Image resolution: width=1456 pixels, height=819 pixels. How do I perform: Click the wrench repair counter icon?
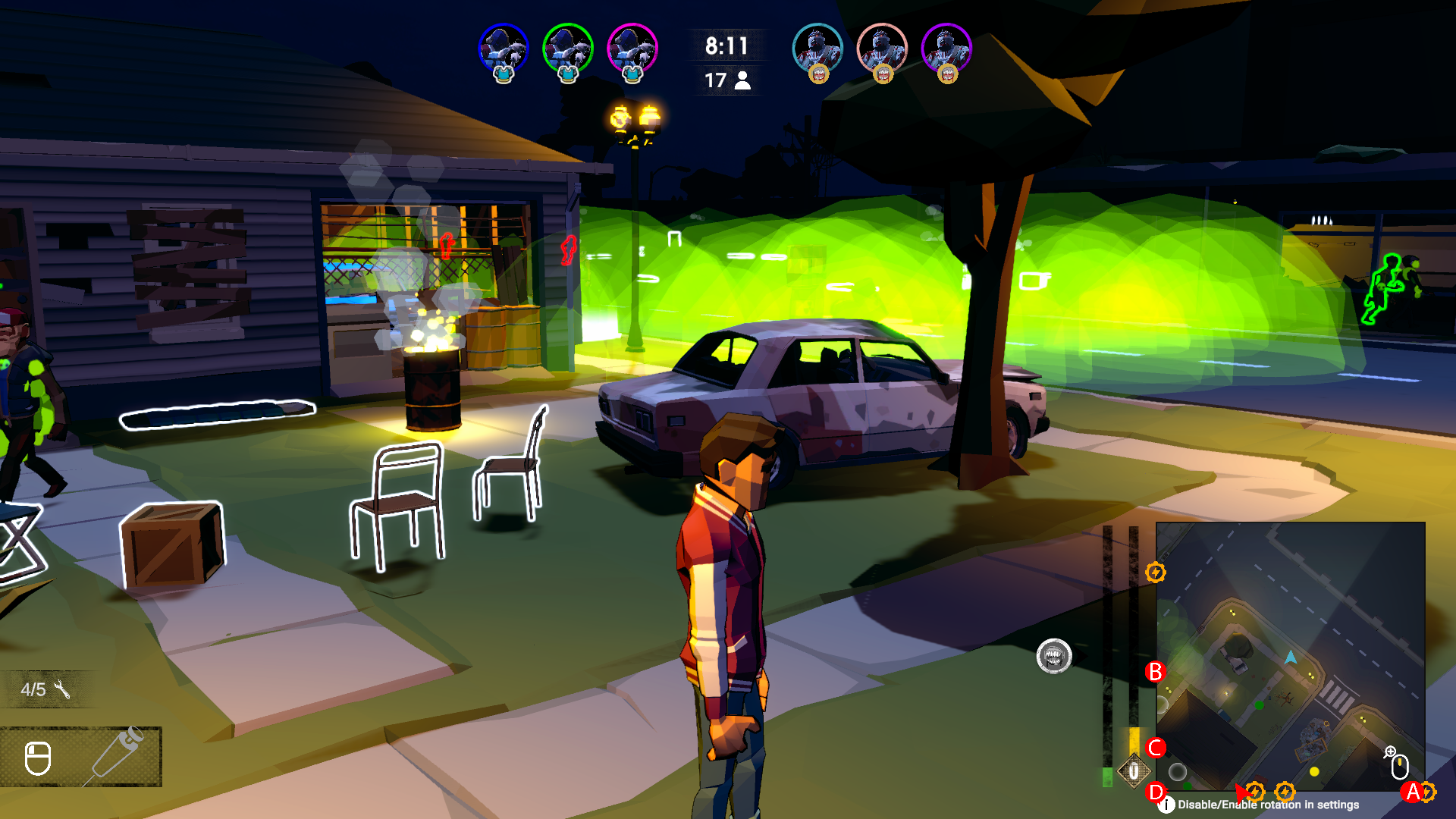[62, 689]
